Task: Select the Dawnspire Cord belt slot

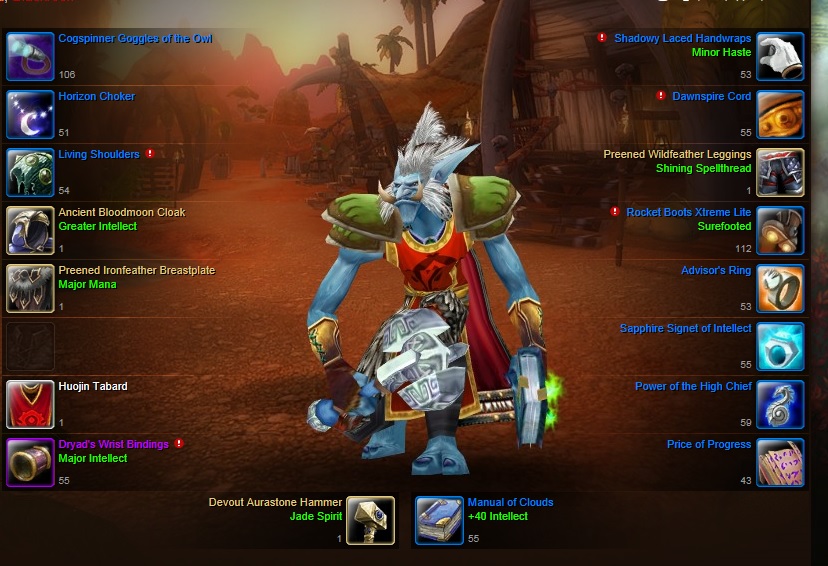Action: (780, 114)
